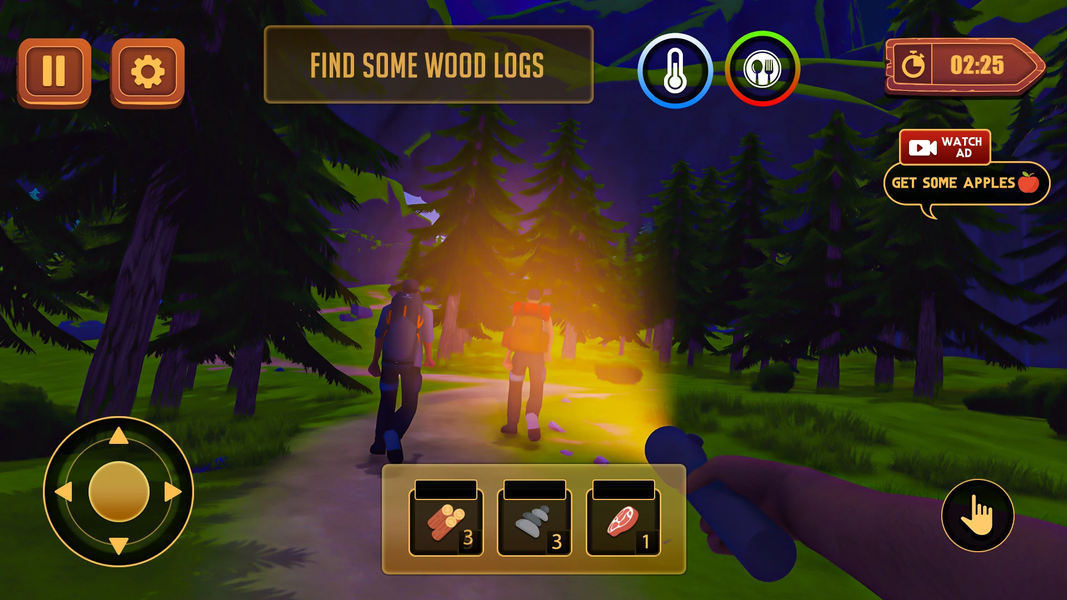Click the joystick's right arrow
This screenshot has width=1067, height=600.
pos(173,492)
